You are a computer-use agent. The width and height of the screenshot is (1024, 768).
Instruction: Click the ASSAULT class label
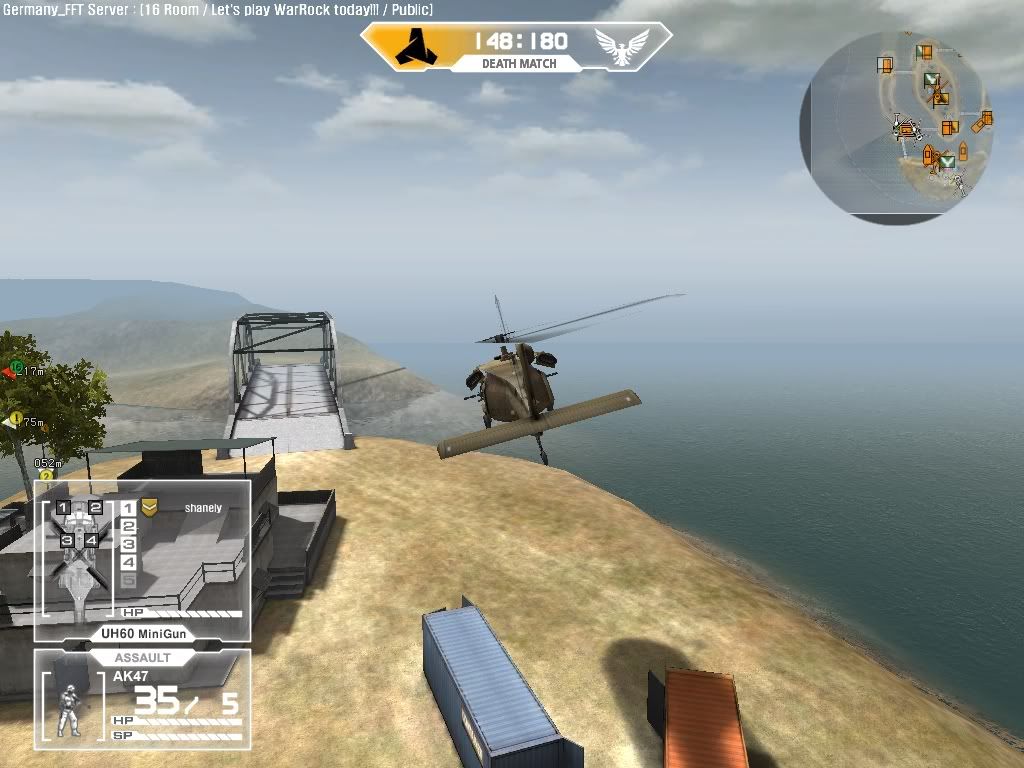(x=142, y=658)
